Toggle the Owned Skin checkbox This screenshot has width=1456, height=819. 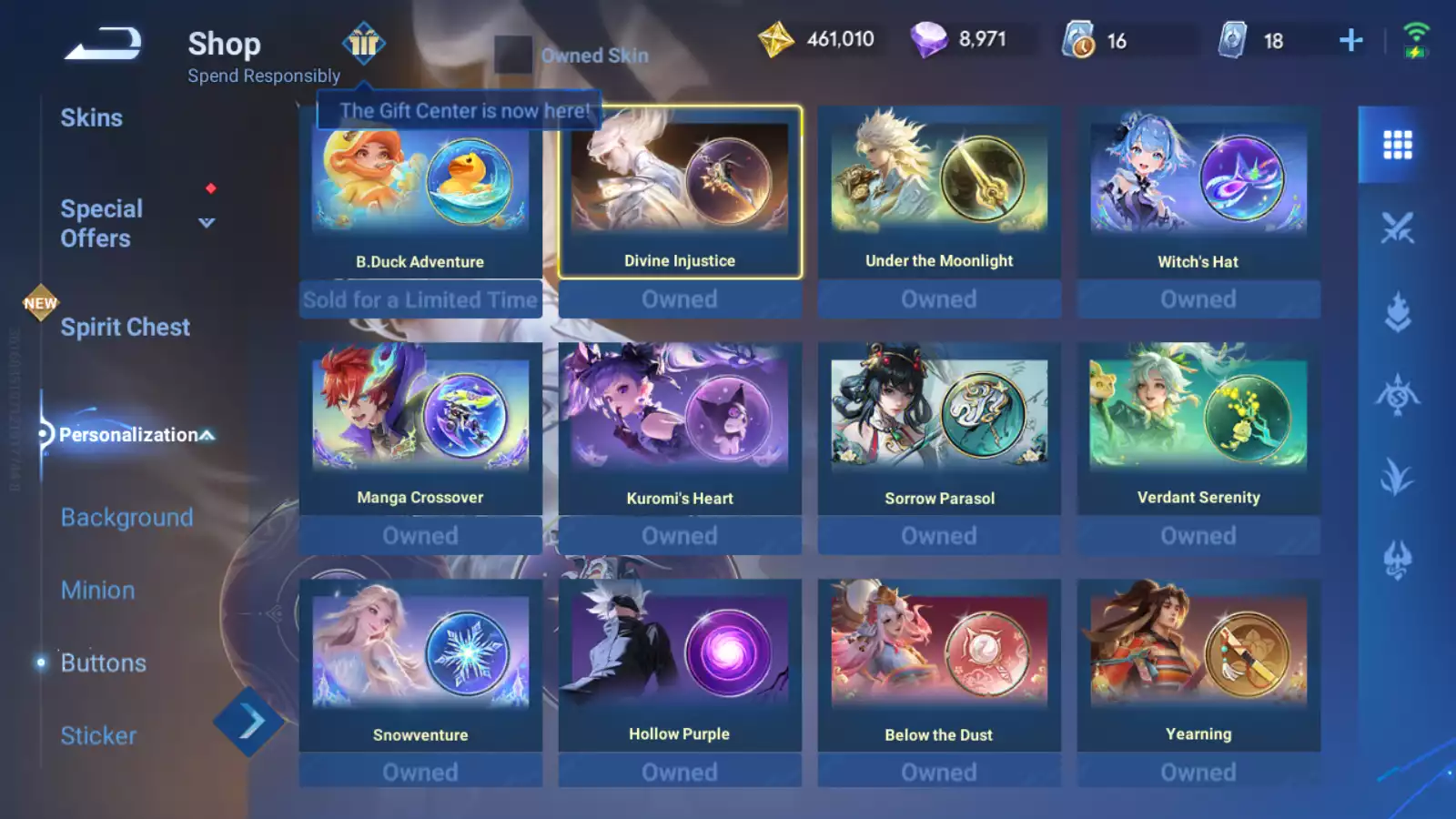pyautogui.click(x=513, y=56)
